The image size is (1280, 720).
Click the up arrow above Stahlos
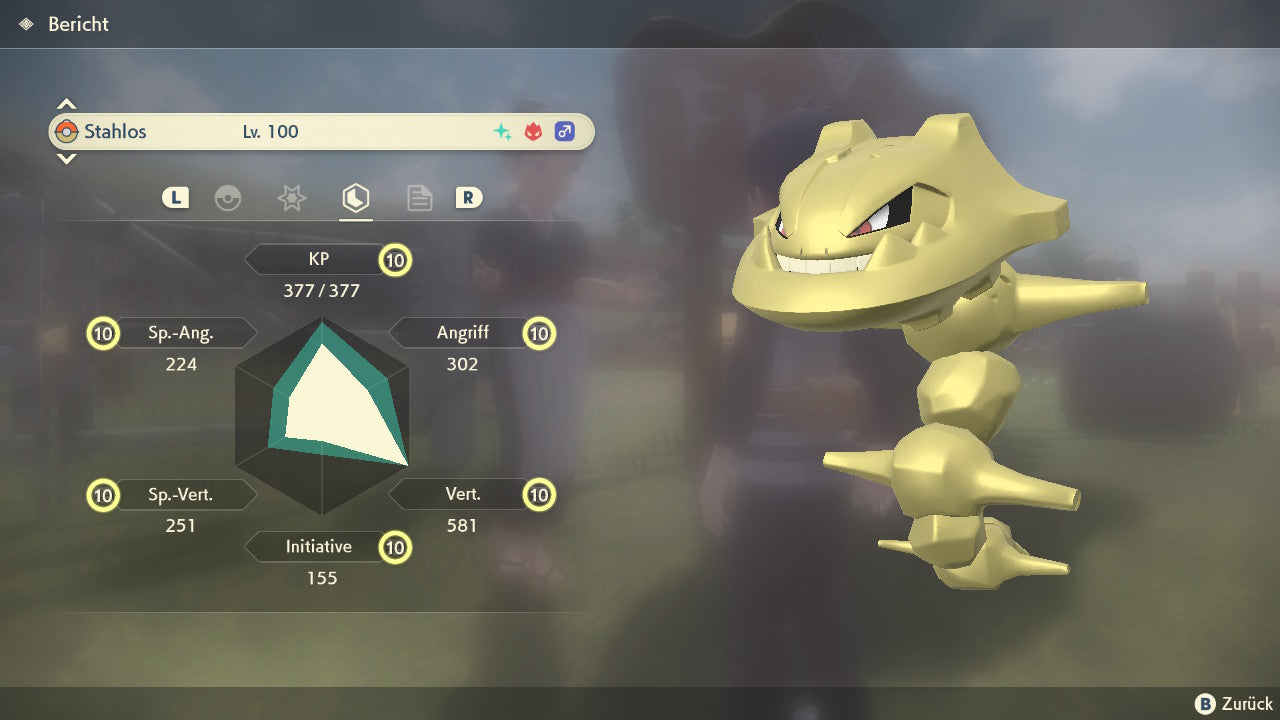tap(66, 104)
